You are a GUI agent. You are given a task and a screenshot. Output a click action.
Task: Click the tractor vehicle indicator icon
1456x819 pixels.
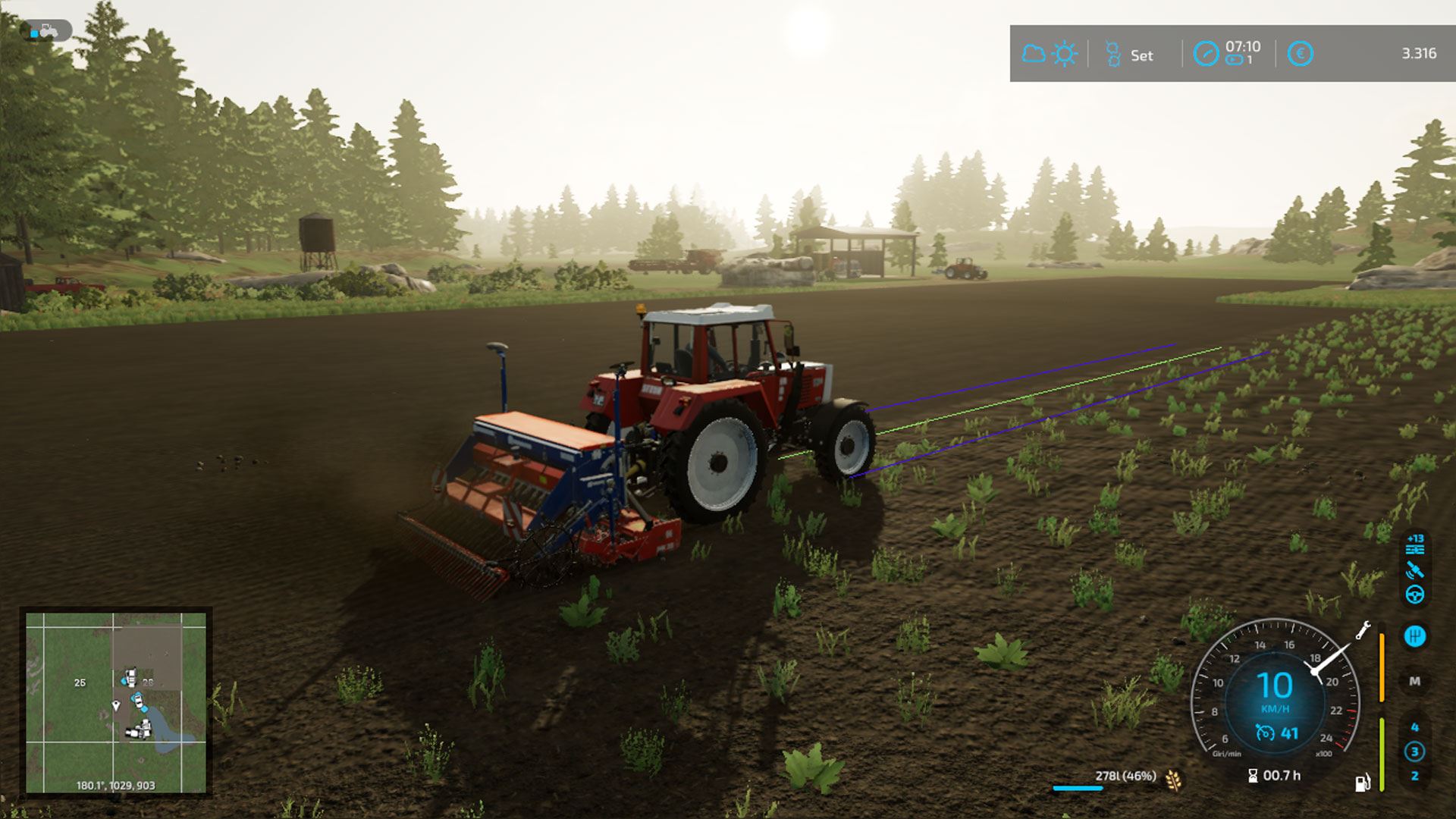(45, 31)
